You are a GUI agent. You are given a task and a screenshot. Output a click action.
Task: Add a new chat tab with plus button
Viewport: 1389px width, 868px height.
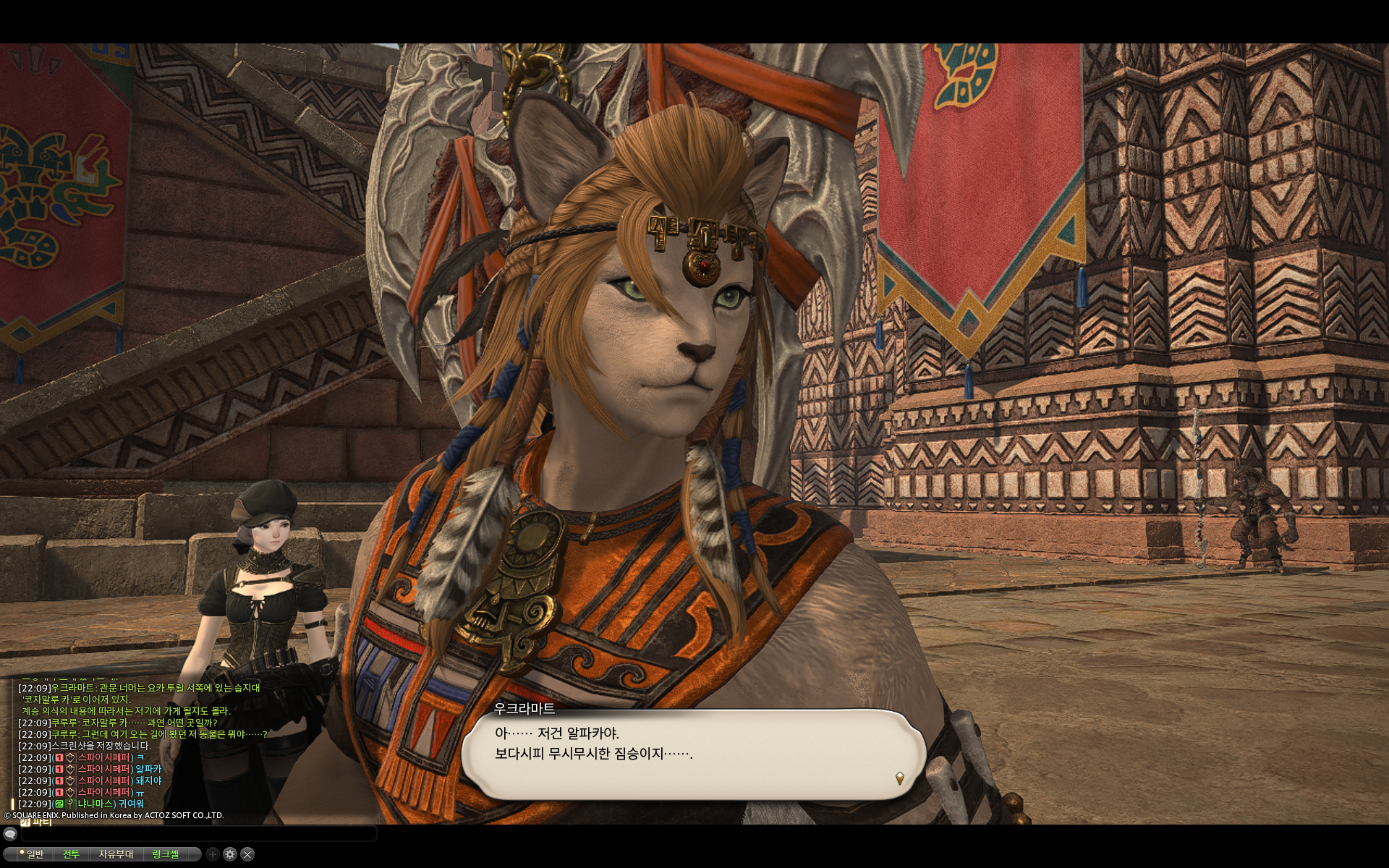pos(213,854)
